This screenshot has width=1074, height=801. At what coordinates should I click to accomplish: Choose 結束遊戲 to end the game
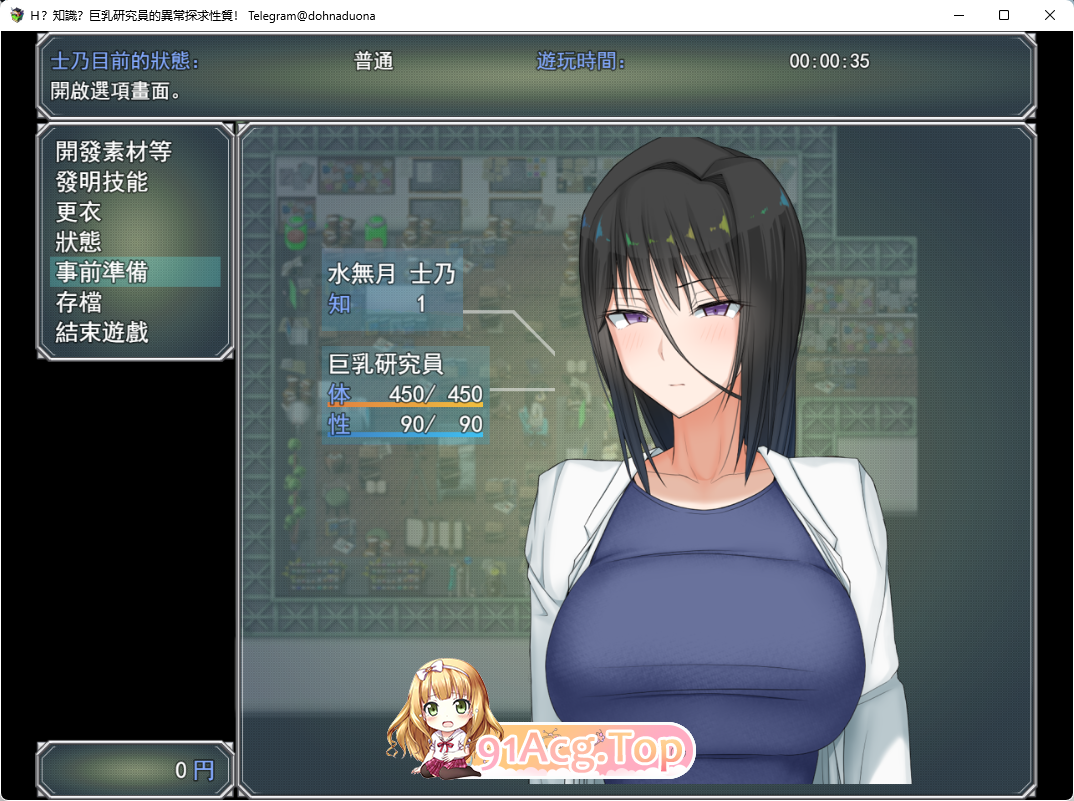tap(102, 332)
